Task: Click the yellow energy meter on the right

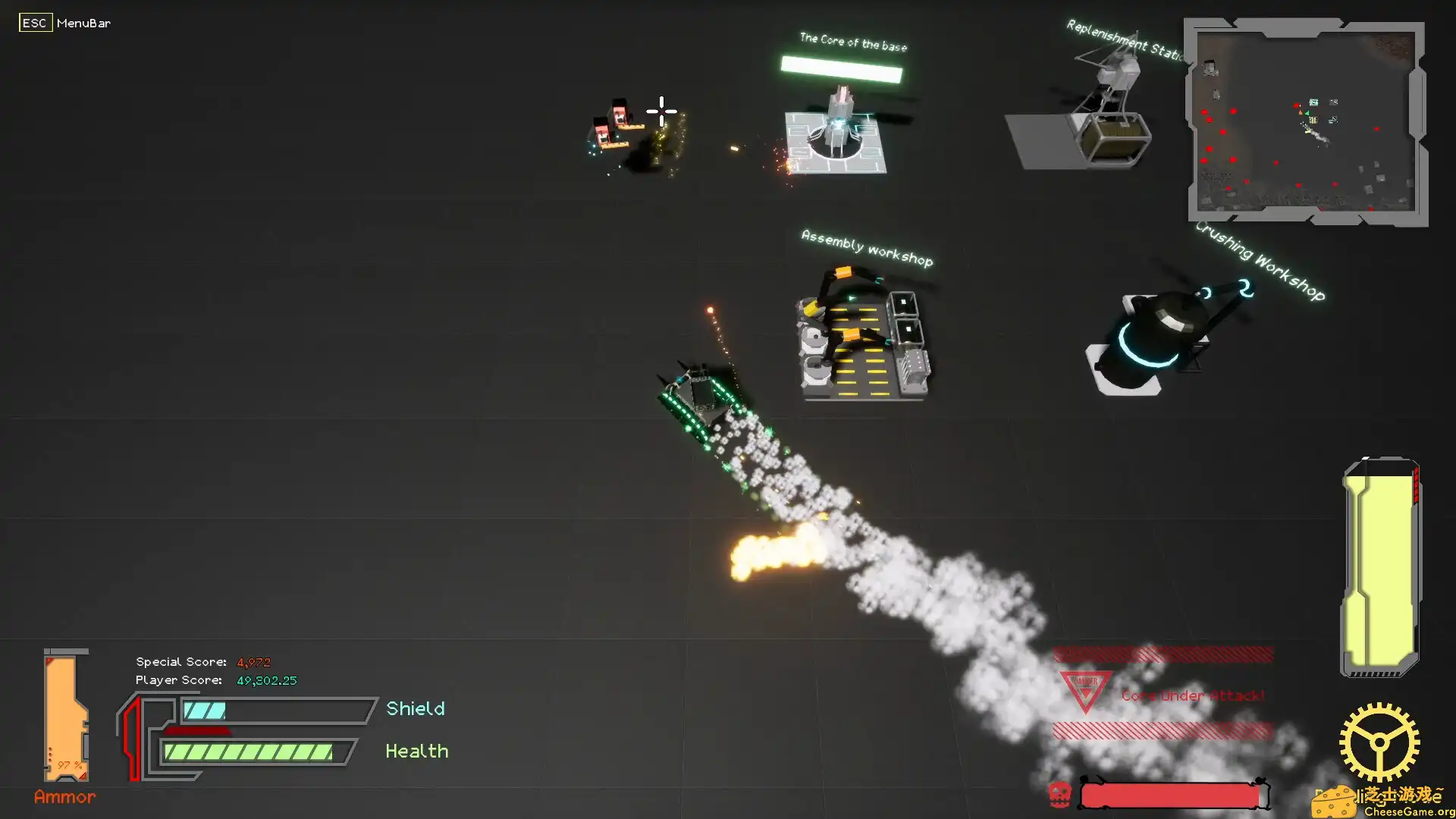Action: click(x=1379, y=565)
